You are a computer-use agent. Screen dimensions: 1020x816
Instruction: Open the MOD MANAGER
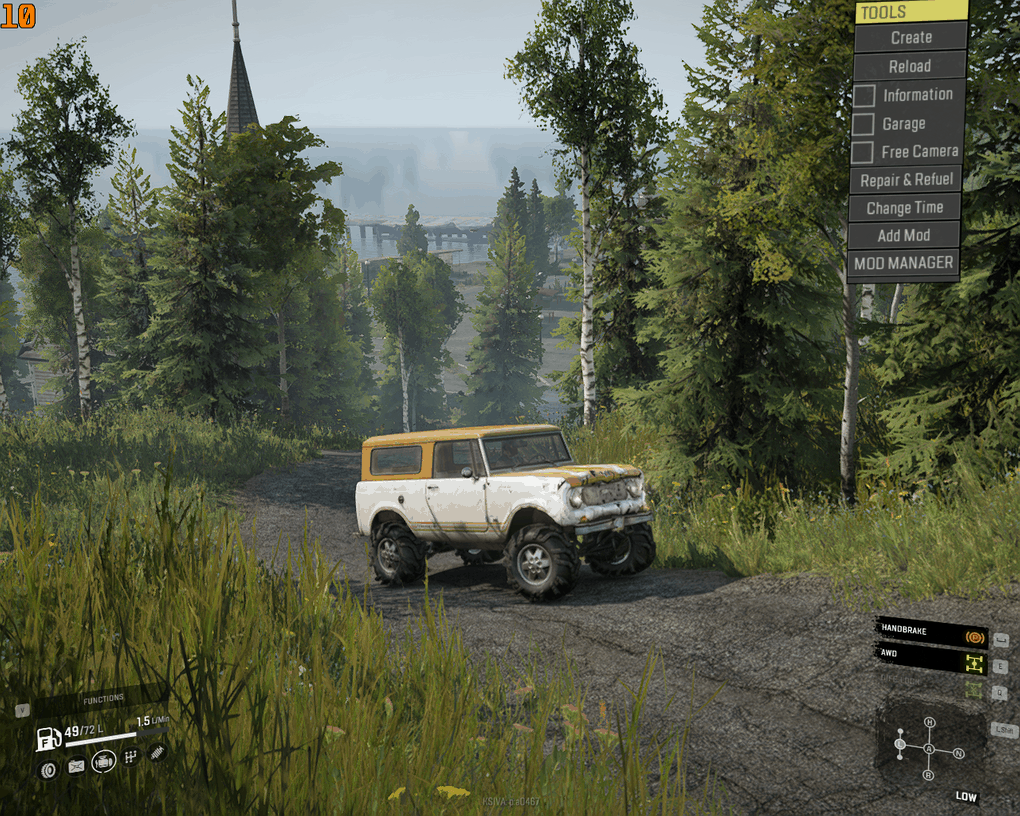click(902, 264)
